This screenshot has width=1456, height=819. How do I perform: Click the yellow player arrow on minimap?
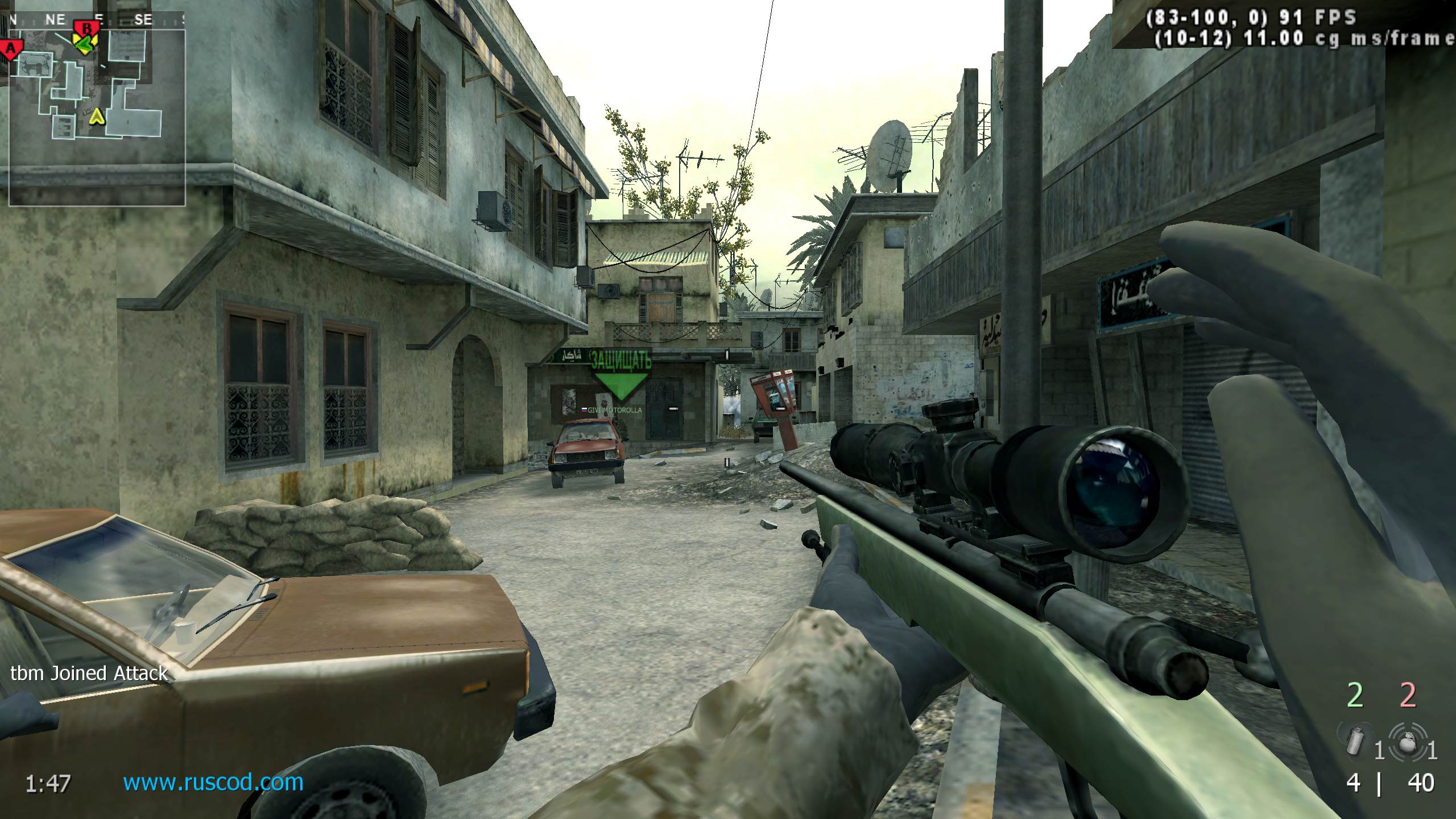98,117
